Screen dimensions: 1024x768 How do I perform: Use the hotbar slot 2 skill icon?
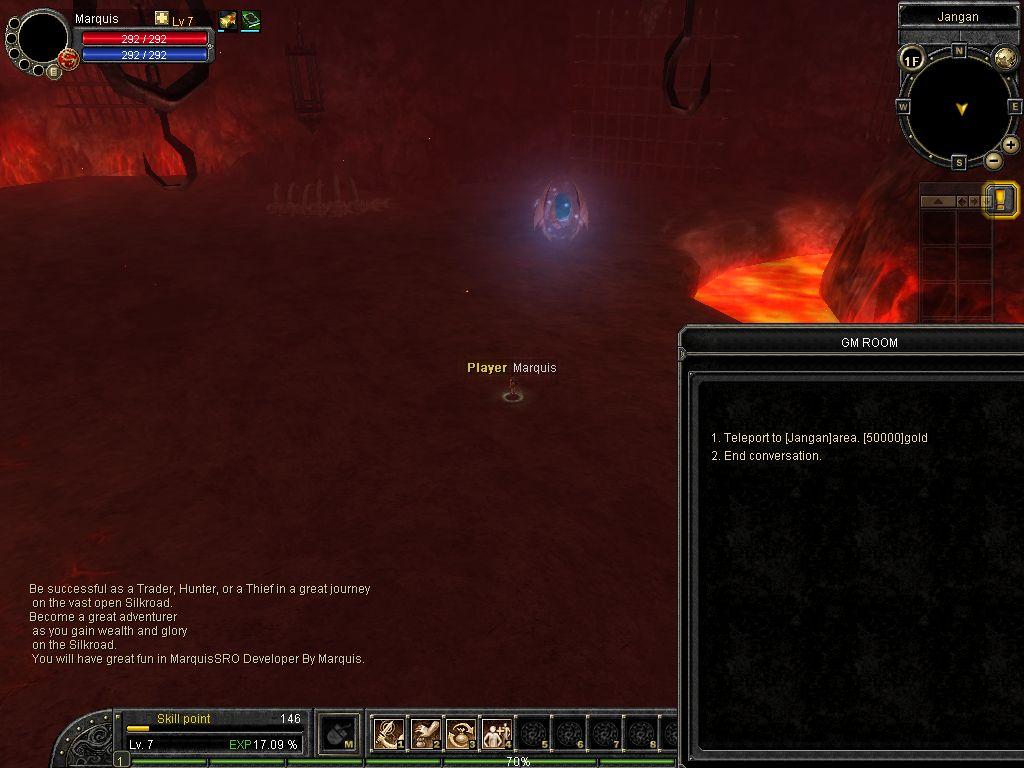425,734
